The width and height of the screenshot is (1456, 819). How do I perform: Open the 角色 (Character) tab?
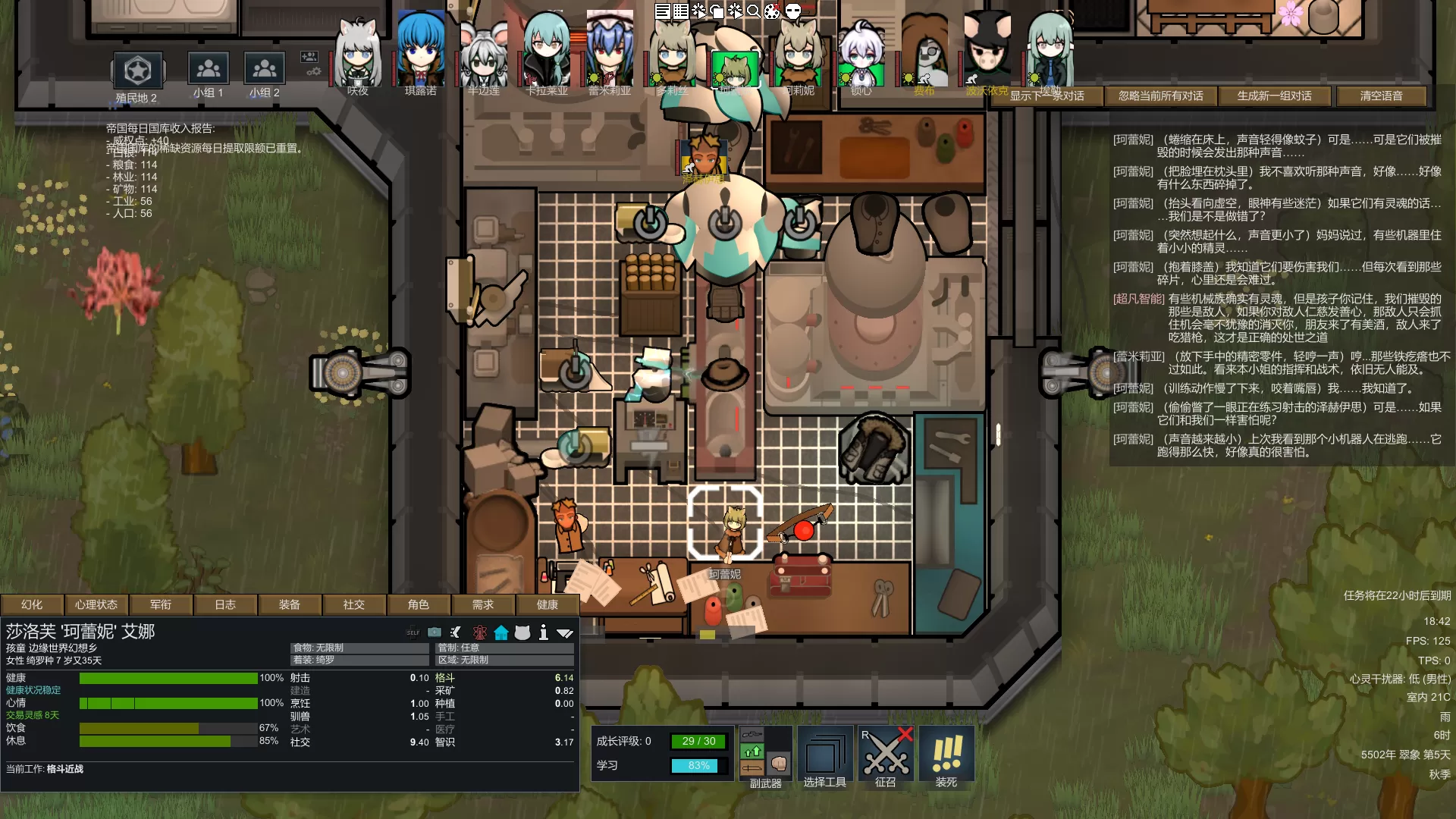[418, 604]
